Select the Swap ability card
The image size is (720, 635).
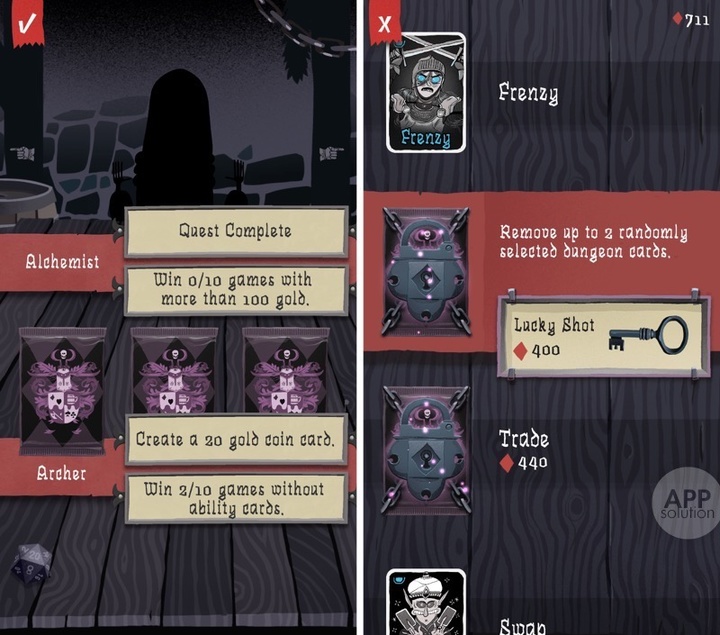(426, 603)
